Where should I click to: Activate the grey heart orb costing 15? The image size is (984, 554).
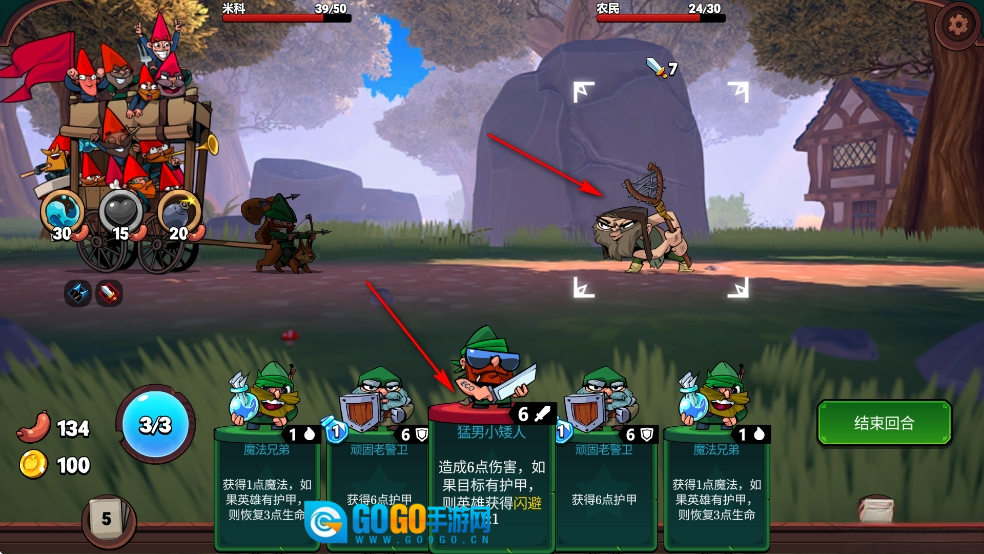click(x=120, y=211)
